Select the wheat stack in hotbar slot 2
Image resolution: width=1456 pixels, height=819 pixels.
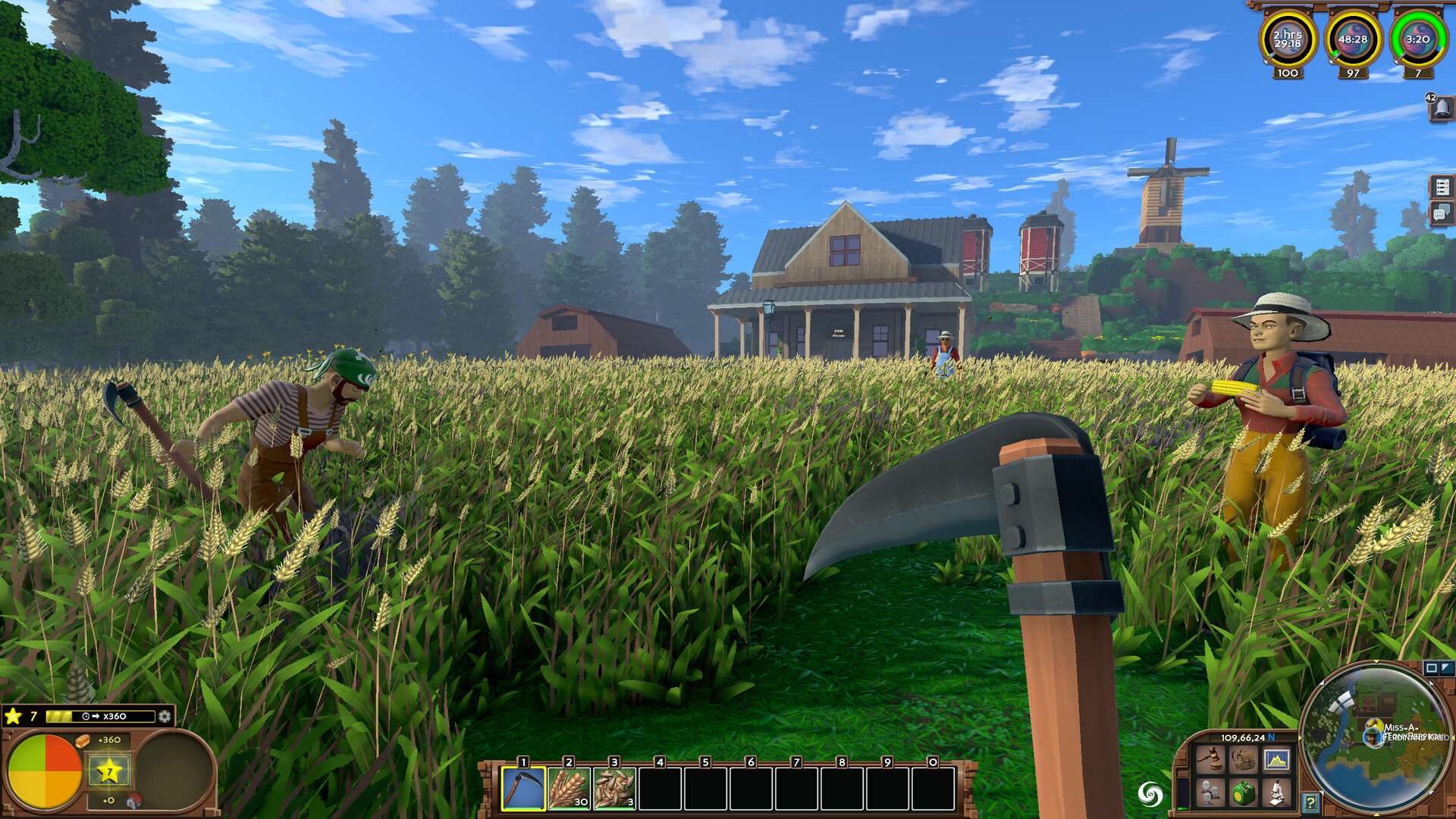[569, 789]
